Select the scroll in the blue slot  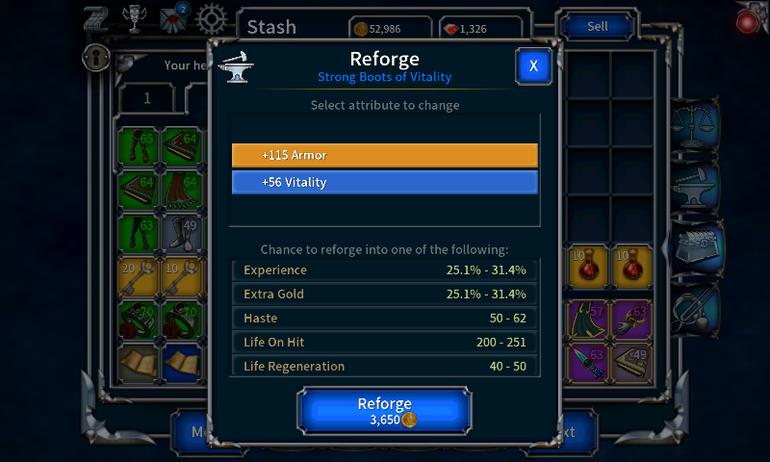coord(182,362)
